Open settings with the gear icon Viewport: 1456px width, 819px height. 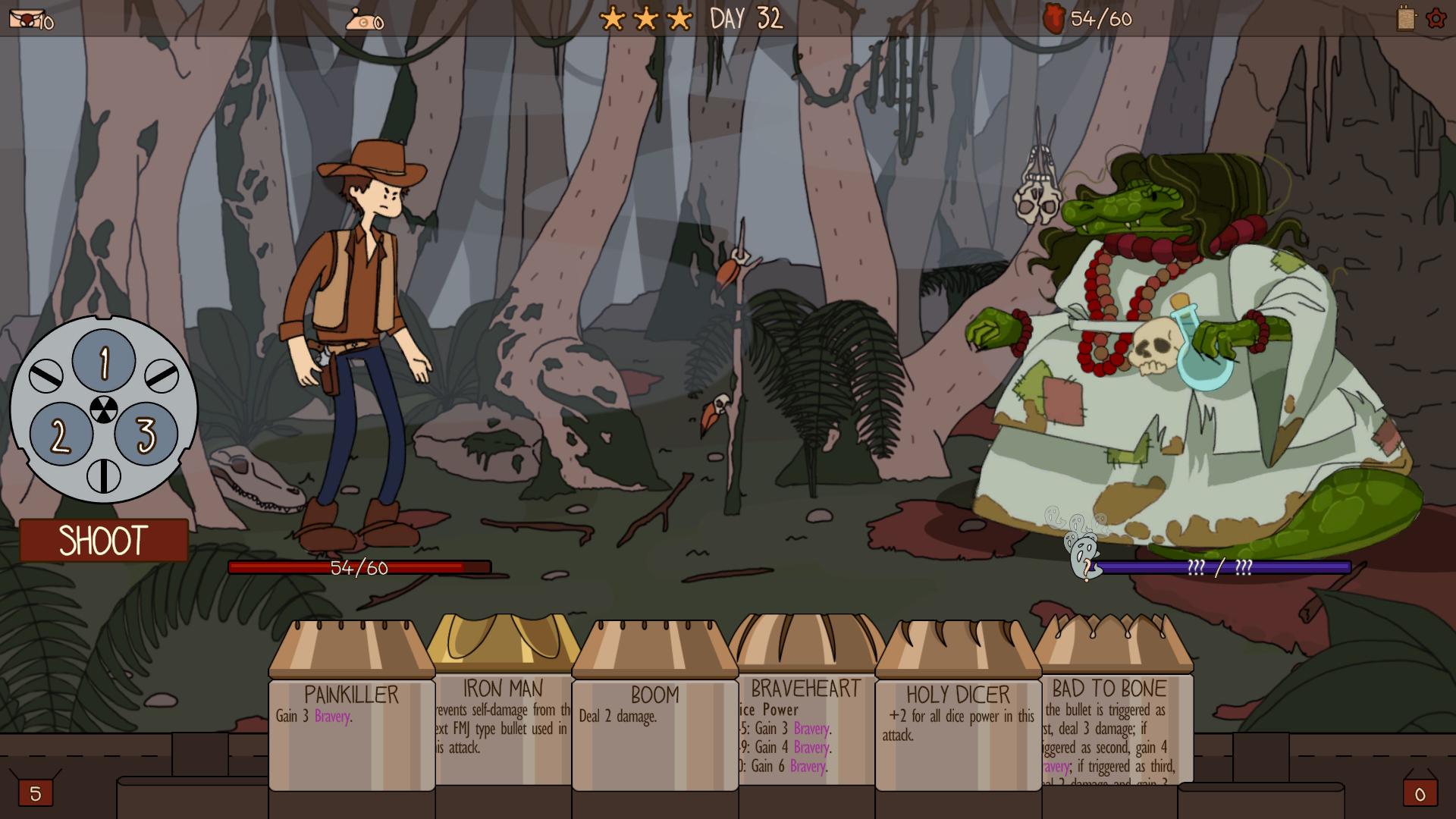[x=1436, y=18]
